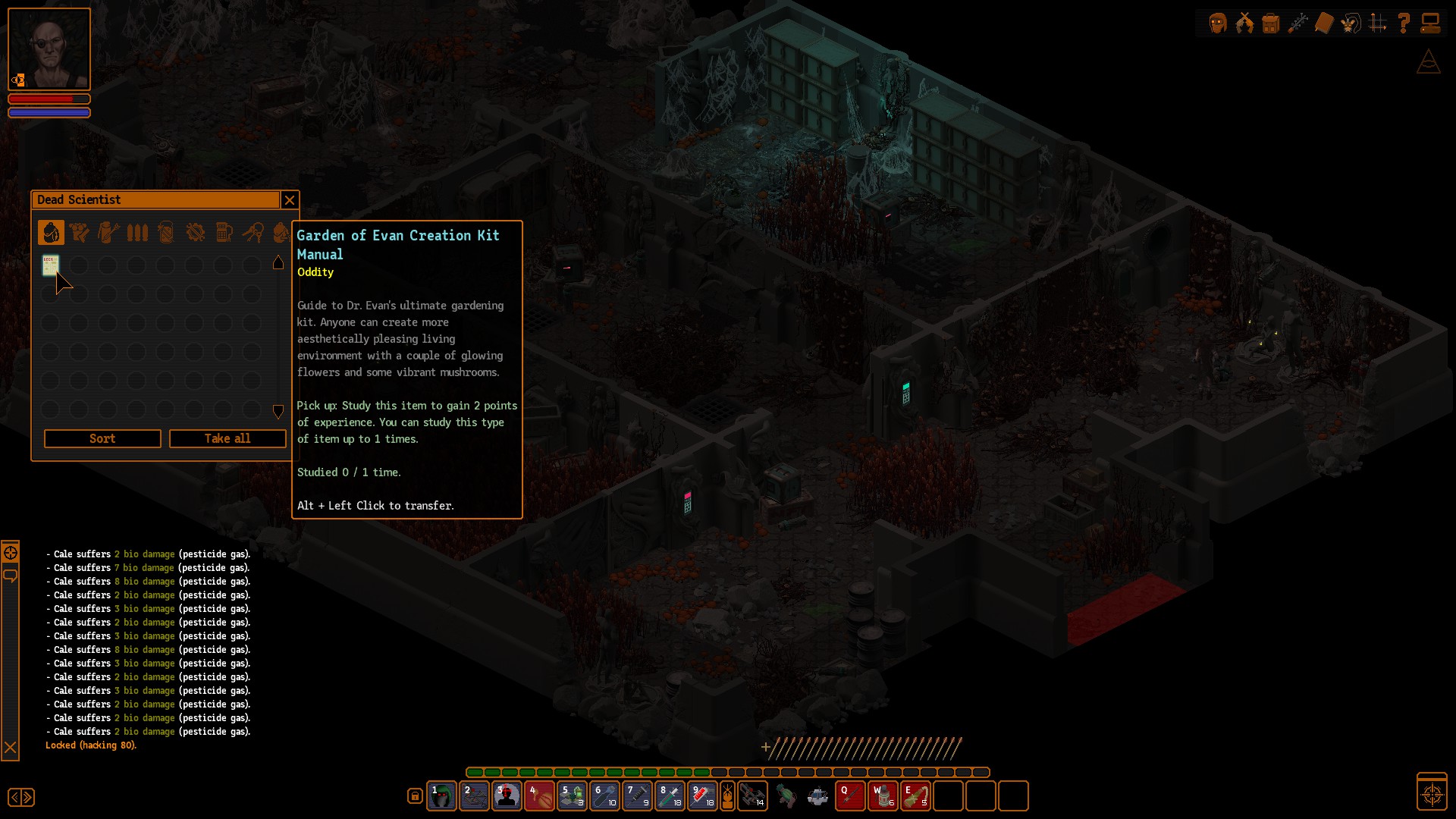Open the character sheet hooded face icon
1456x819 pixels.
coord(1218,24)
